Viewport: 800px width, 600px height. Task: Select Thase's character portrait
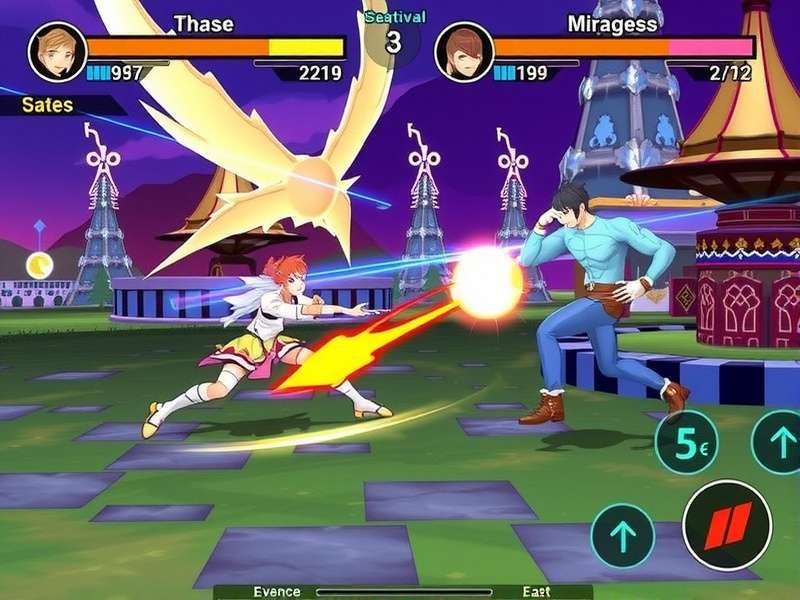click(57, 50)
